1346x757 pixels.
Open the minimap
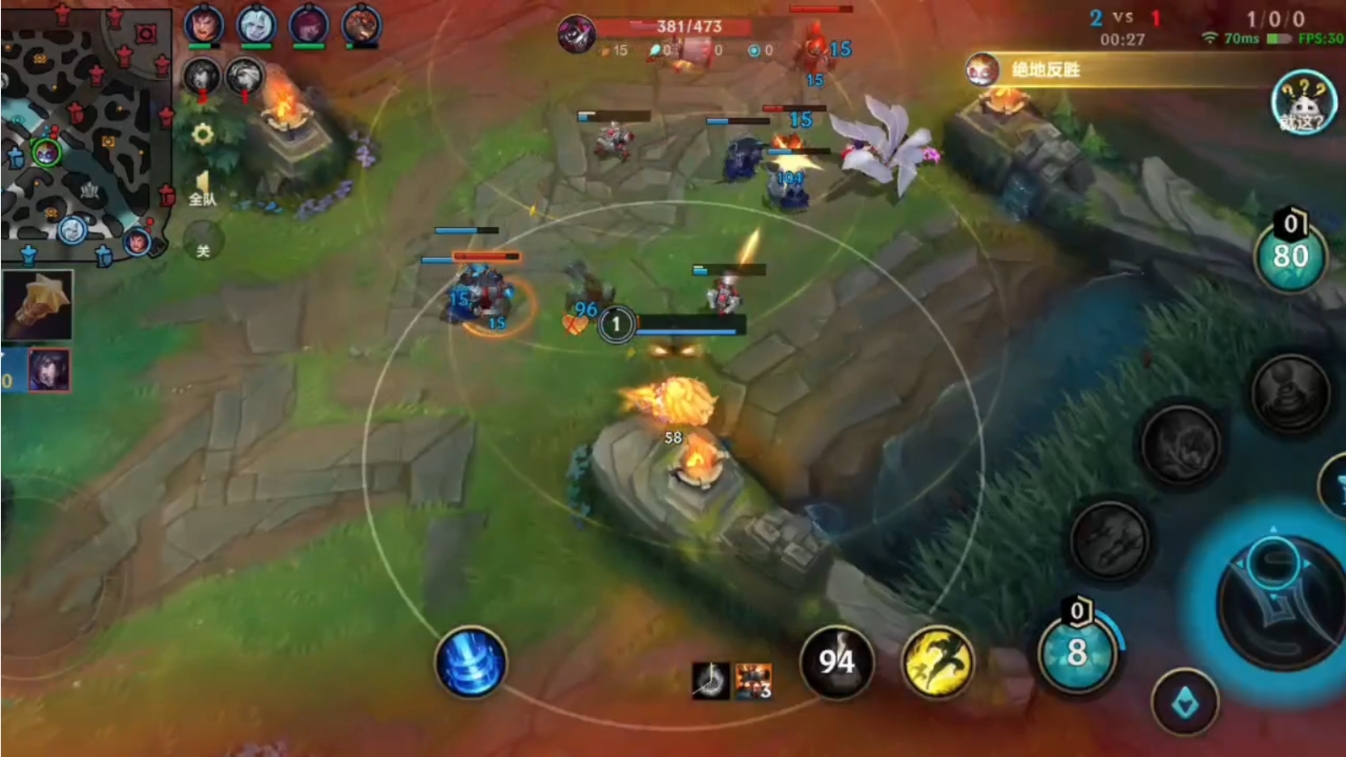(x=85, y=135)
